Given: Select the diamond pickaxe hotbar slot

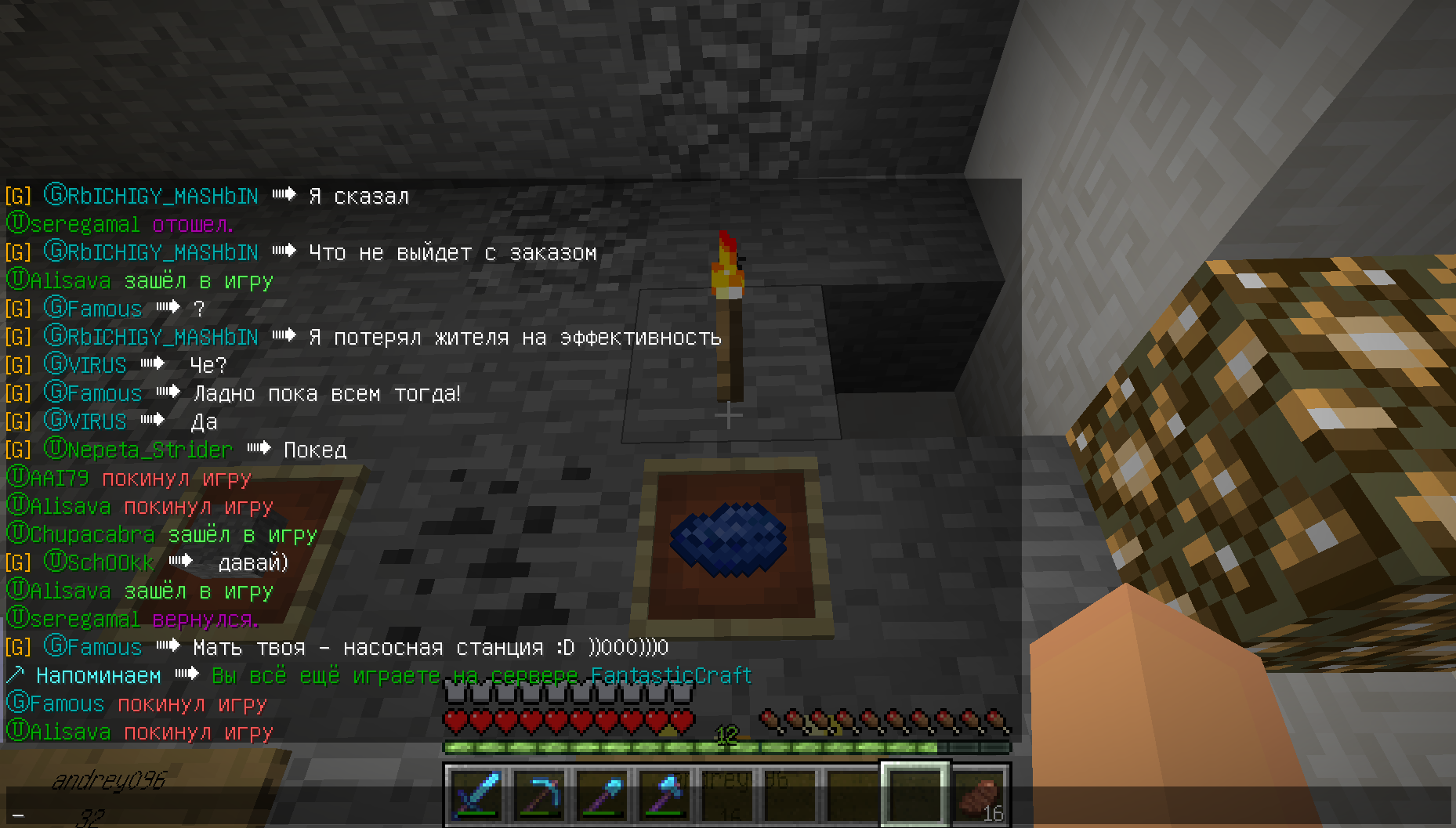Looking at the screenshot, I should [x=539, y=794].
